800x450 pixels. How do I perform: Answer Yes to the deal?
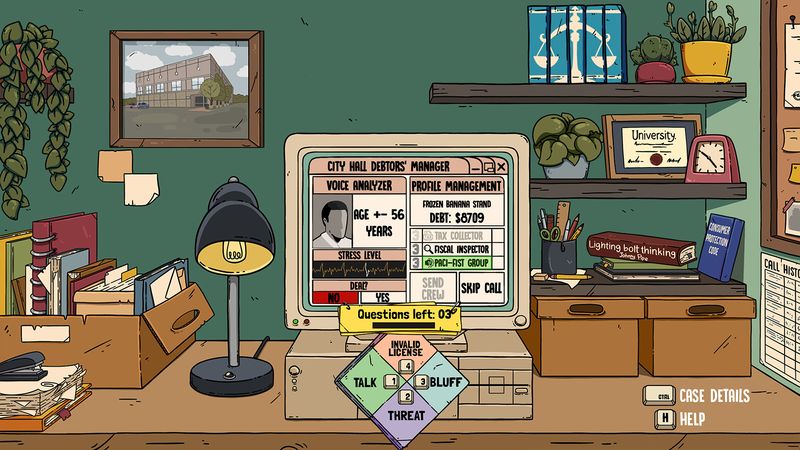point(381,297)
